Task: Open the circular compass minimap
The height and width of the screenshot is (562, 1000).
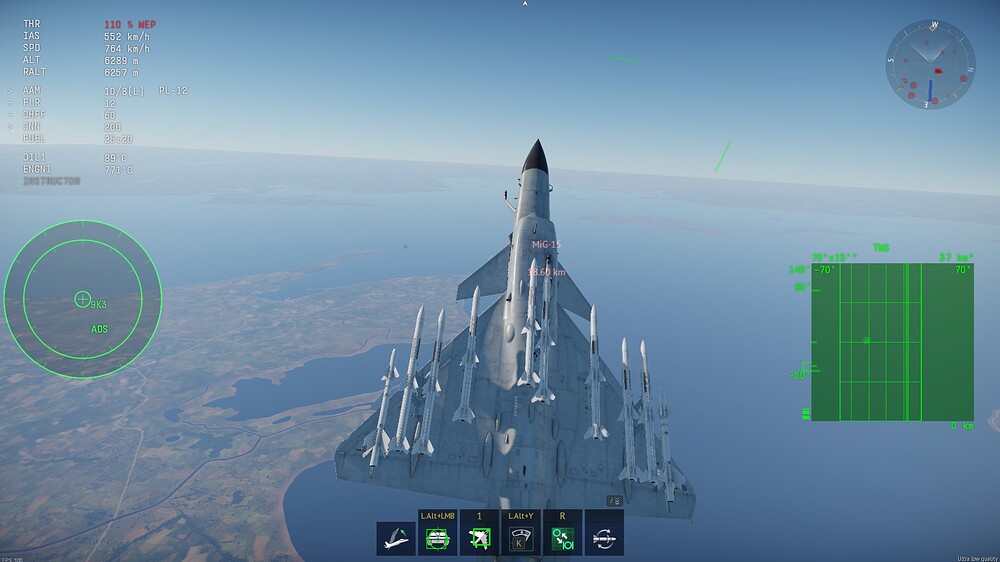Action: click(929, 65)
